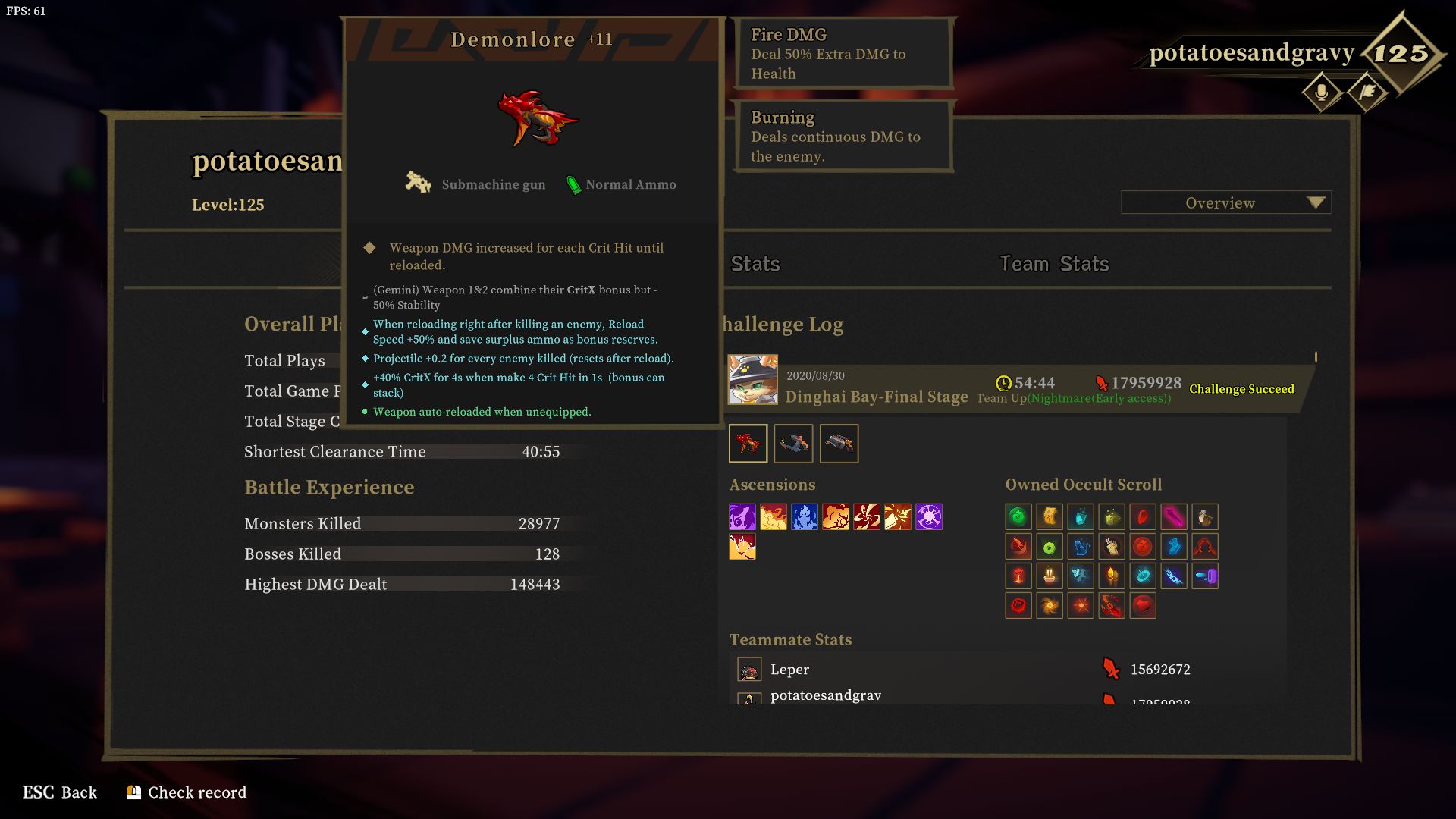The height and width of the screenshot is (819, 1456).
Task: Select the third weapon icon in the challenge loadout
Action: click(839, 444)
